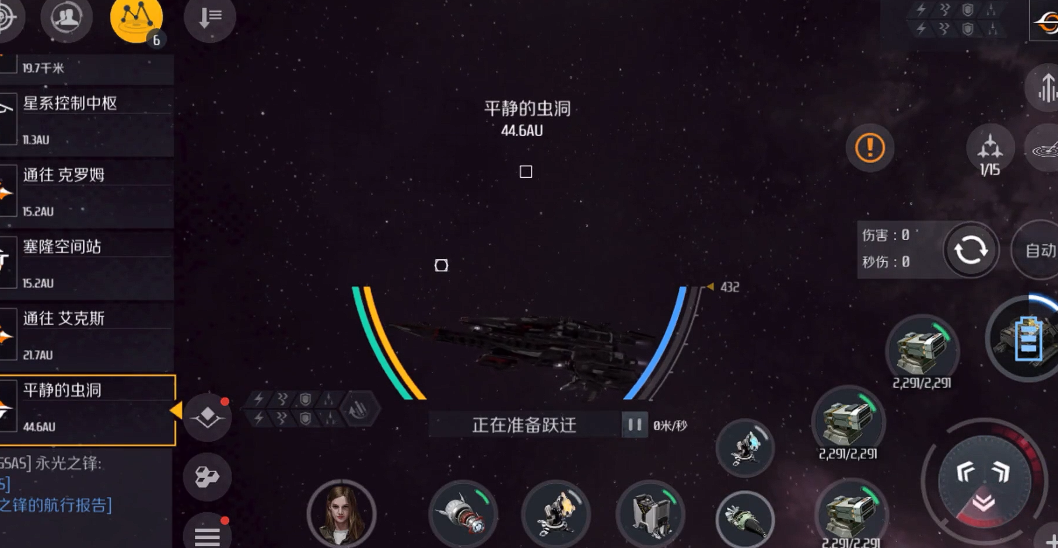Viewport: 1058px width, 548px height.
Task: Select the 平静的虫洞 overview row
Action: coord(88,409)
